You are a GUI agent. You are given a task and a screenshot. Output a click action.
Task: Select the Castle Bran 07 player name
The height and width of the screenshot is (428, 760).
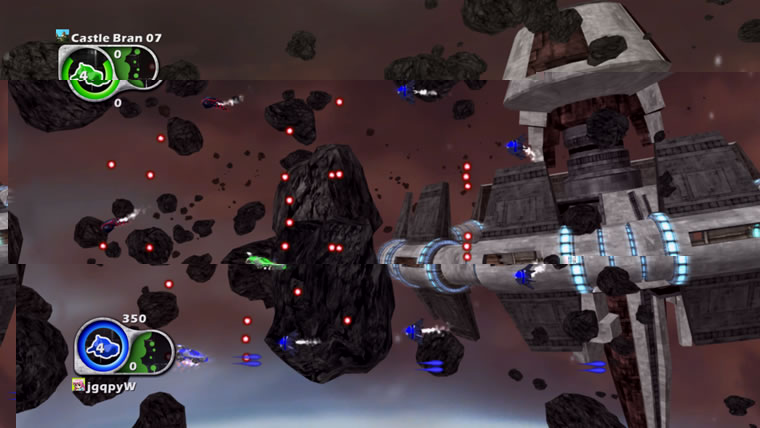point(116,38)
